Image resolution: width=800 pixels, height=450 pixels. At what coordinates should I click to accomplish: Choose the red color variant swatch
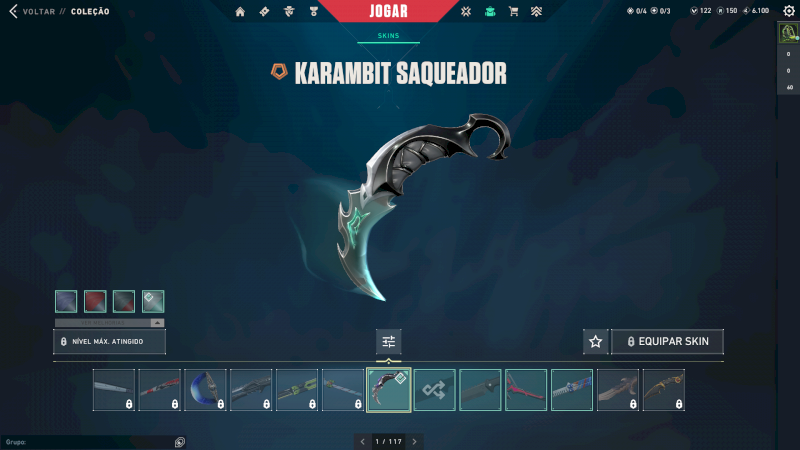pos(95,301)
